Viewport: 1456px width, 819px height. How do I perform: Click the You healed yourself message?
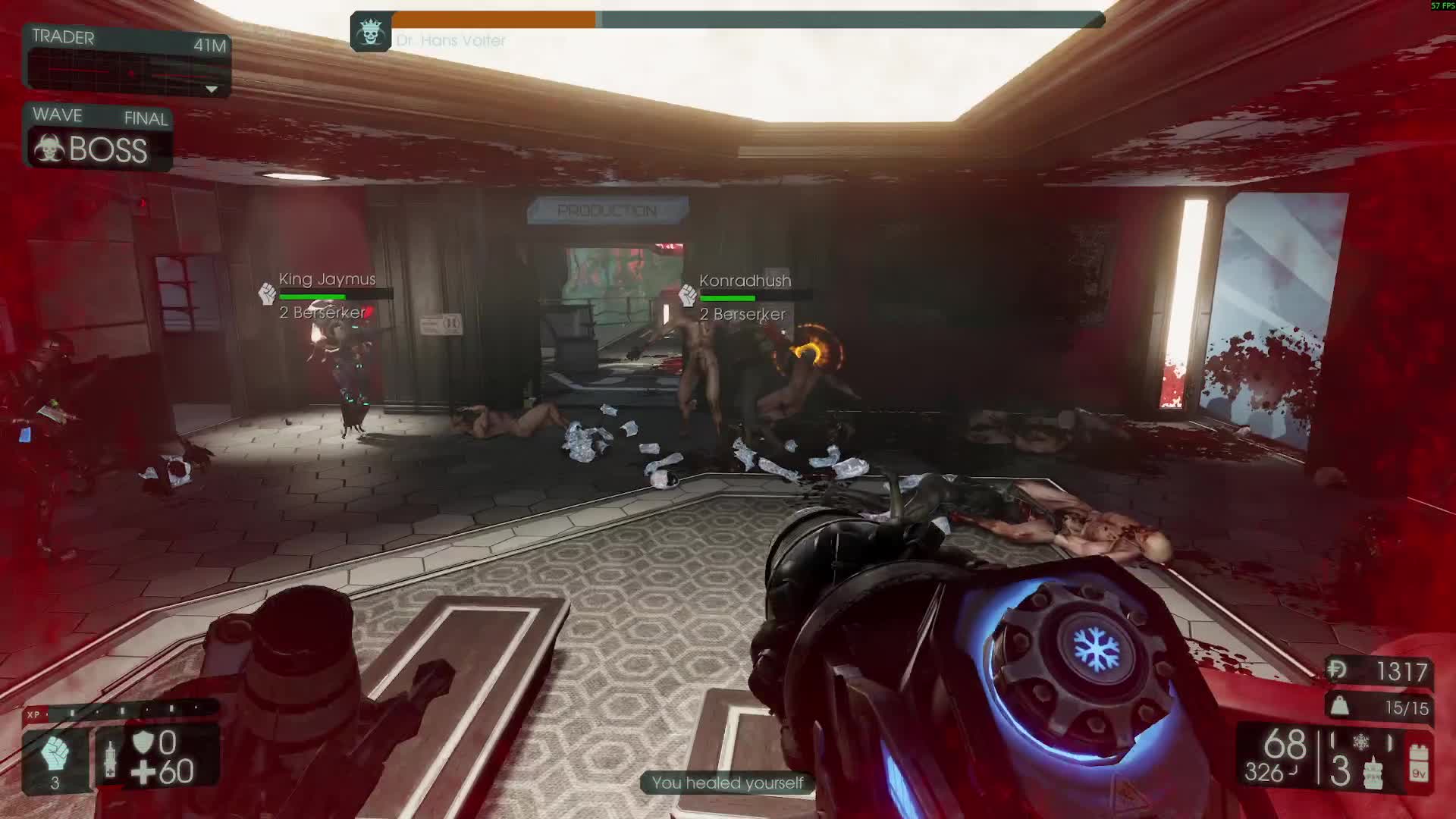728,783
